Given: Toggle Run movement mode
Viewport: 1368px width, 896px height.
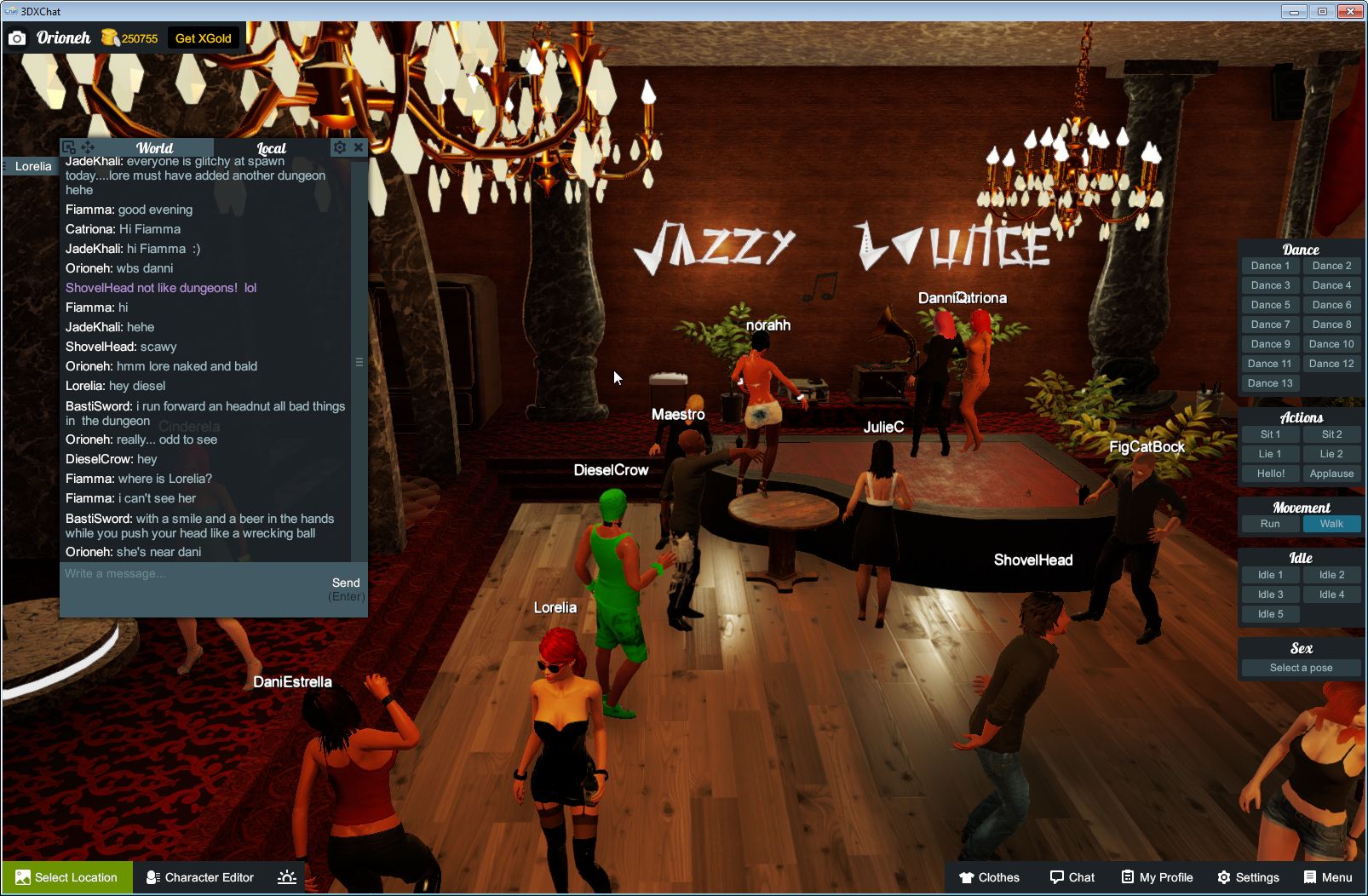Looking at the screenshot, I should [1270, 524].
